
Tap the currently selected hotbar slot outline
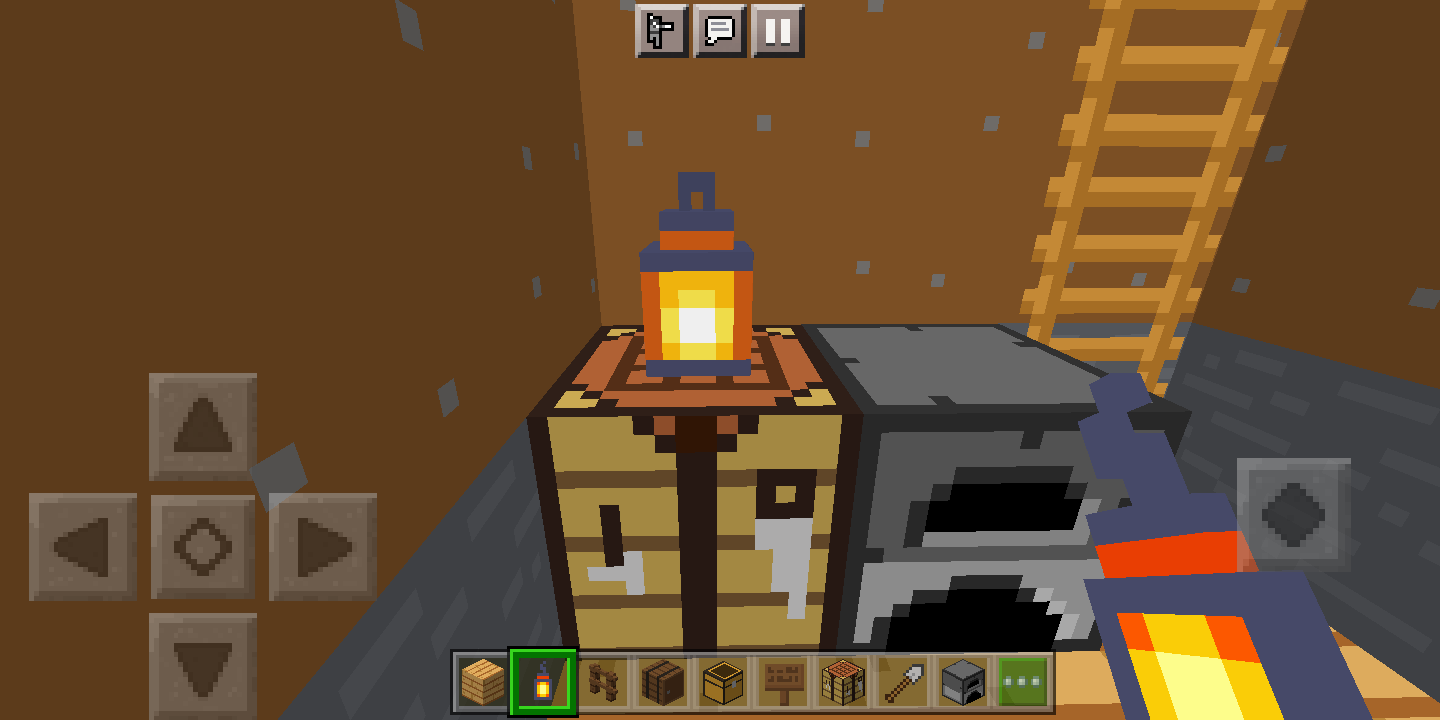[x=543, y=683]
